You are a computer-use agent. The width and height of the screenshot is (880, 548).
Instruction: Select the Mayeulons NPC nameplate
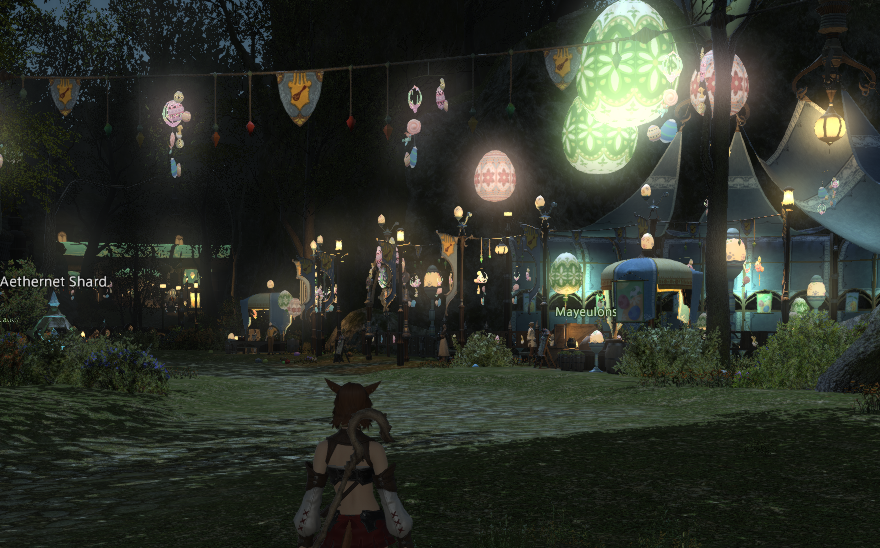coord(586,312)
